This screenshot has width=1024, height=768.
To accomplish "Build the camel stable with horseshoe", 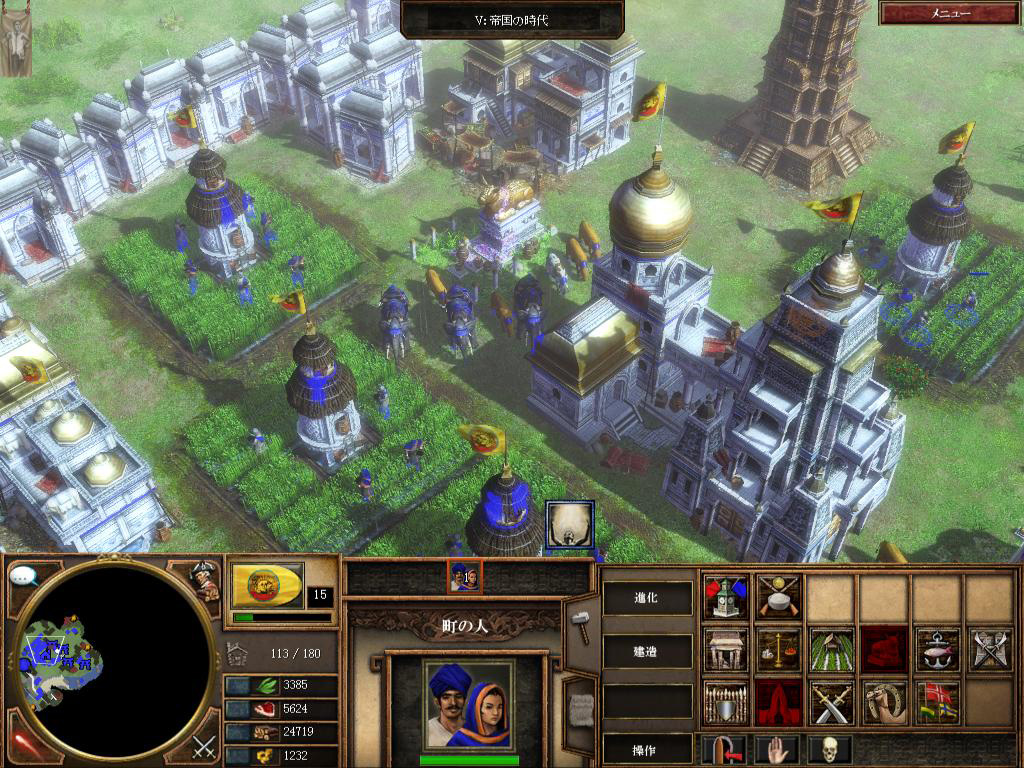I will click(884, 702).
